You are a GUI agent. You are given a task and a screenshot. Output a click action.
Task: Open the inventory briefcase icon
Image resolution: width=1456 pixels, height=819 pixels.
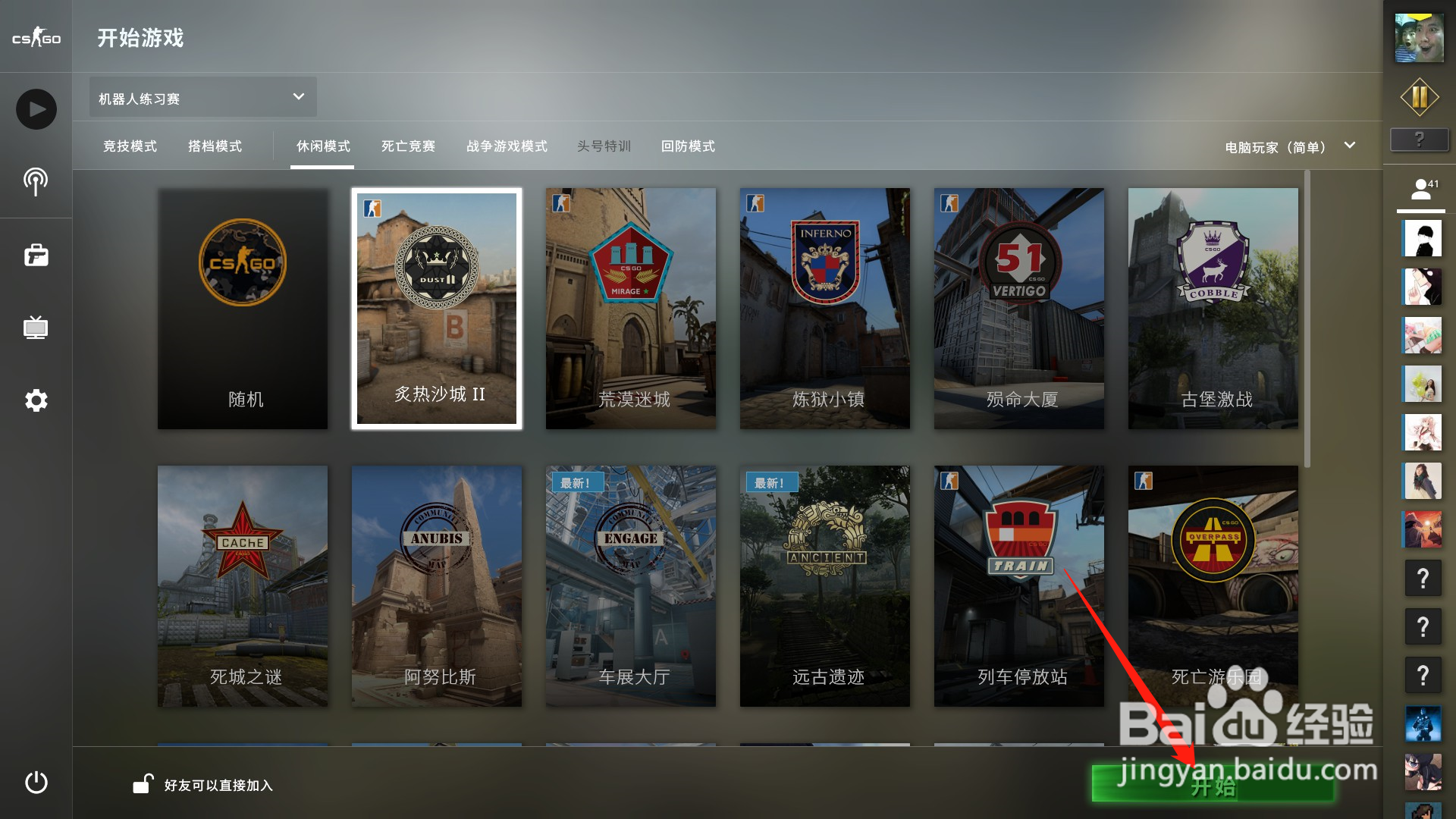click(x=35, y=255)
